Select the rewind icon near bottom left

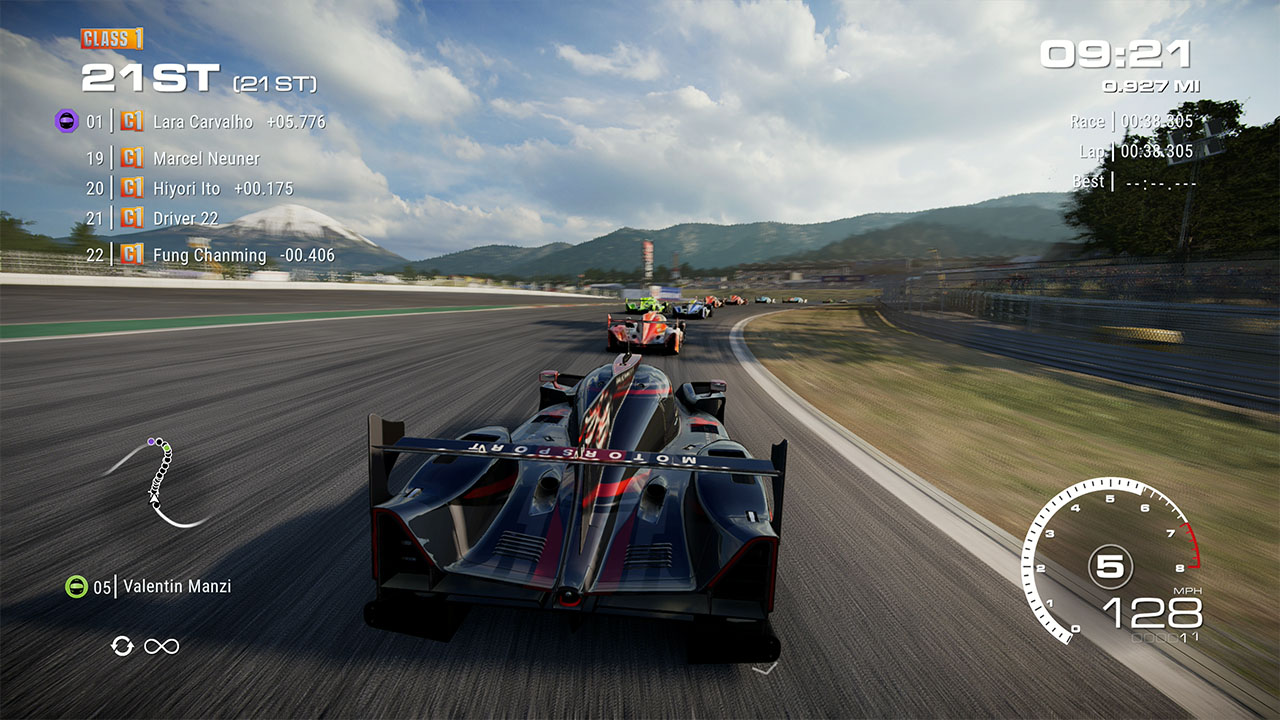pos(122,646)
